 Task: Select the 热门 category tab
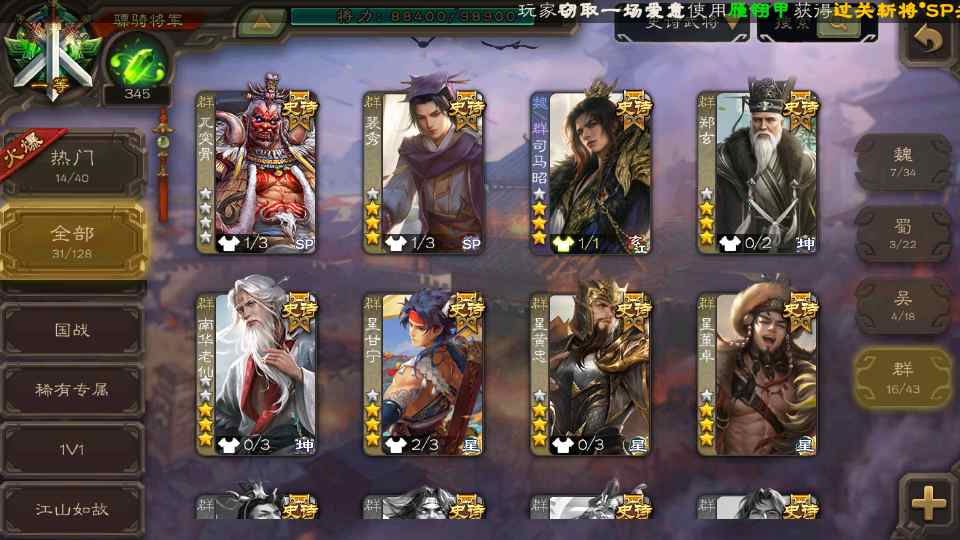72,165
